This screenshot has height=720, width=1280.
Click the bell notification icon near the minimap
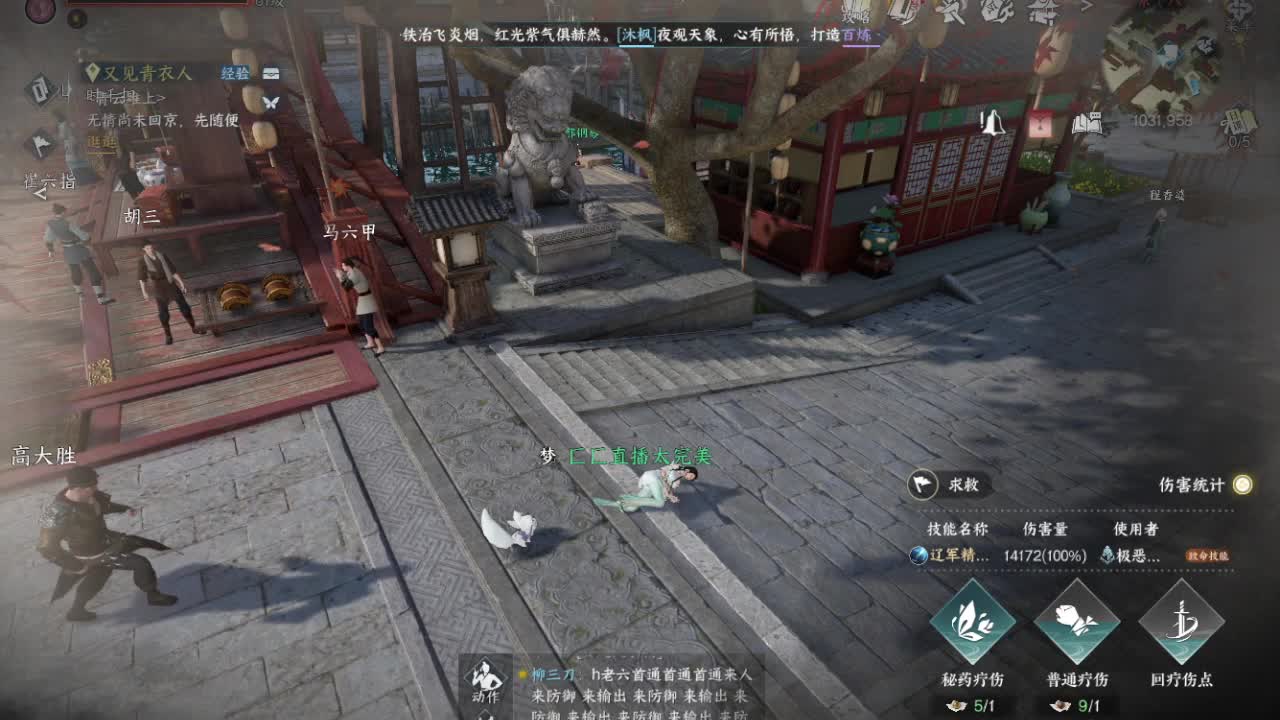pos(992,122)
